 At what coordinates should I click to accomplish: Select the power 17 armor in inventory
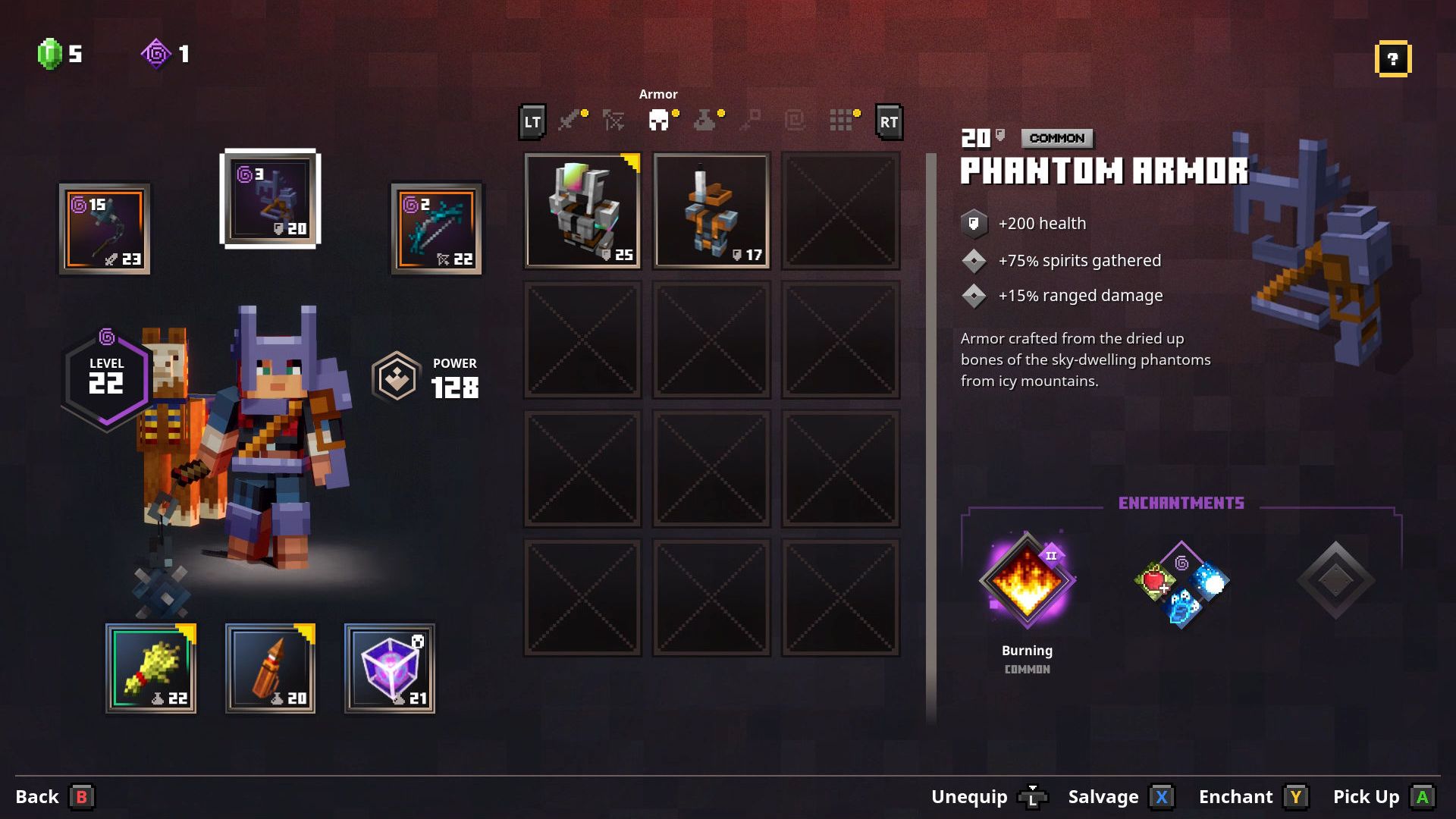711,211
